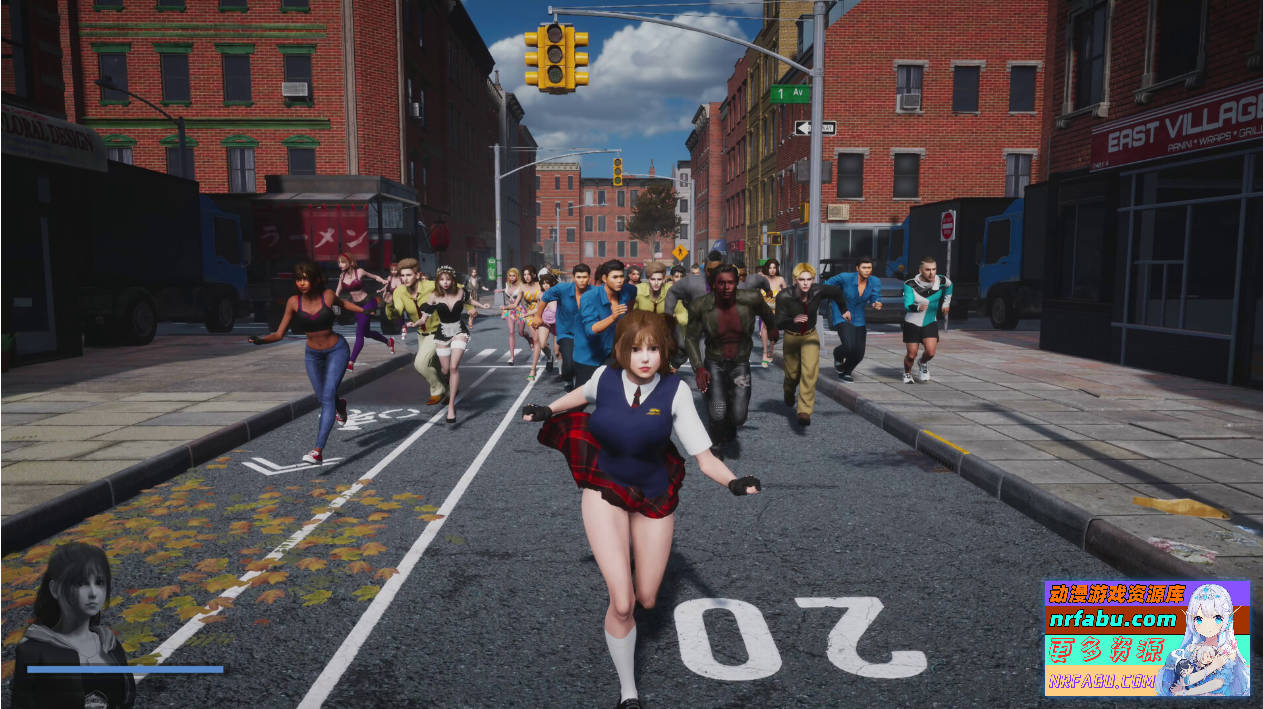This screenshot has width=1263, height=709.
Task: Open the nrfabu.com watermark banner
Action: [1146, 638]
